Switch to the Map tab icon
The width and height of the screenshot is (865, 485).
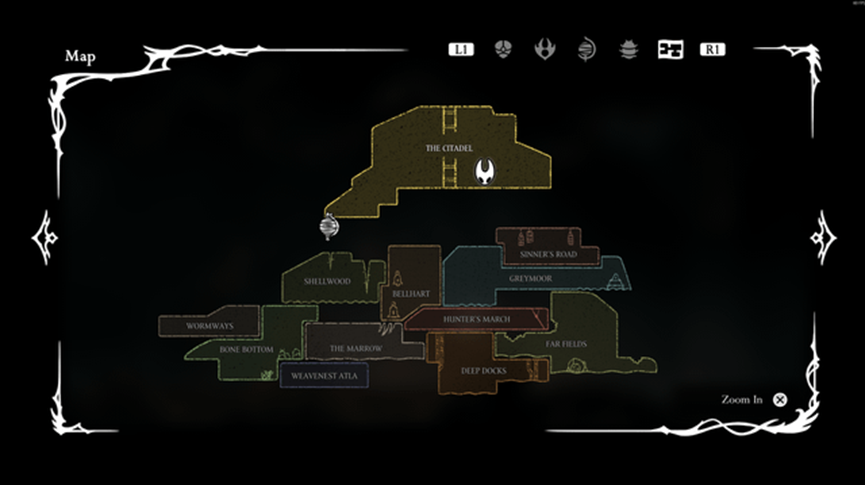[x=670, y=49]
